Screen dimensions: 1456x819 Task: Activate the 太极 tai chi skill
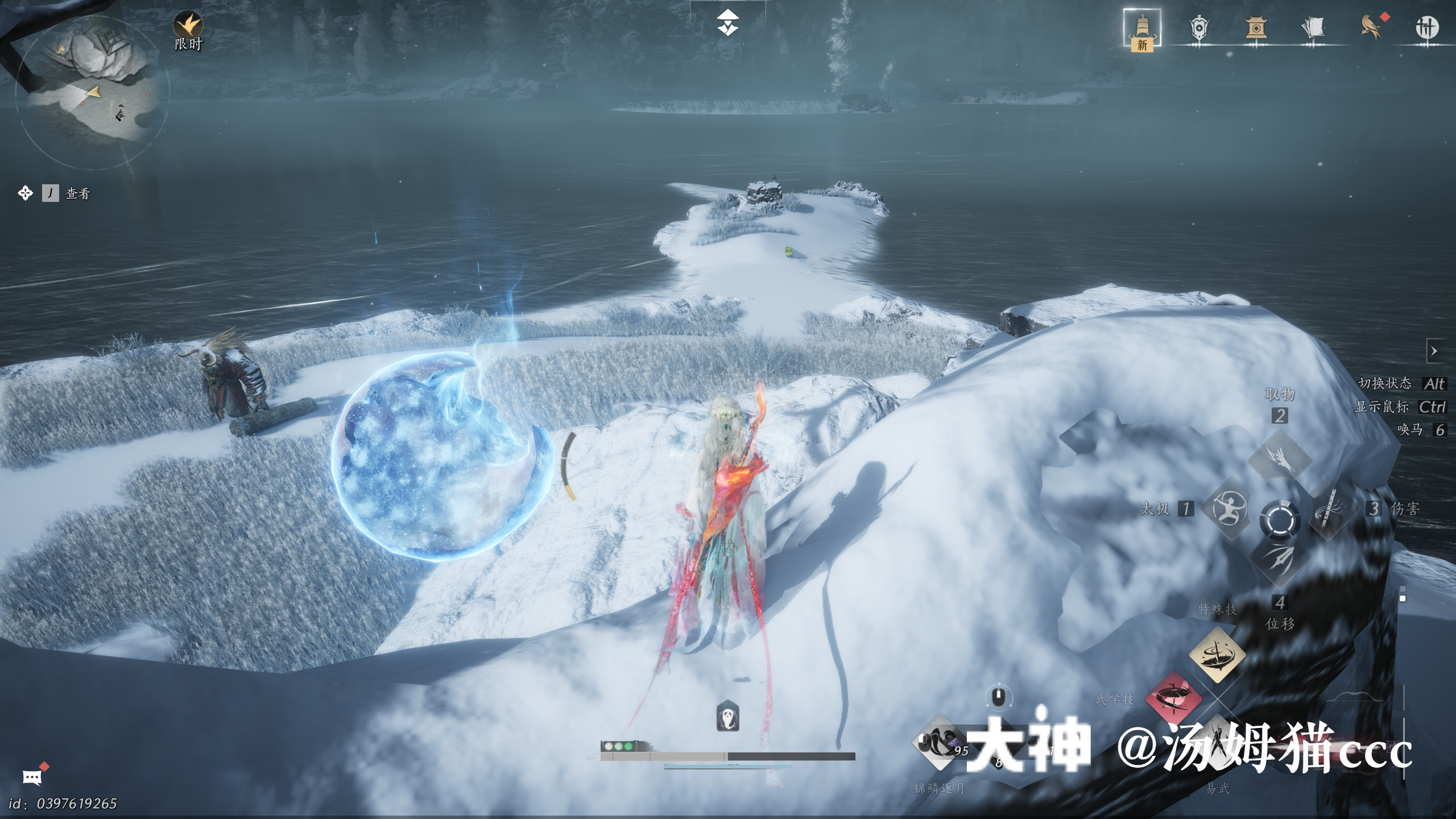click(1230, 508)
